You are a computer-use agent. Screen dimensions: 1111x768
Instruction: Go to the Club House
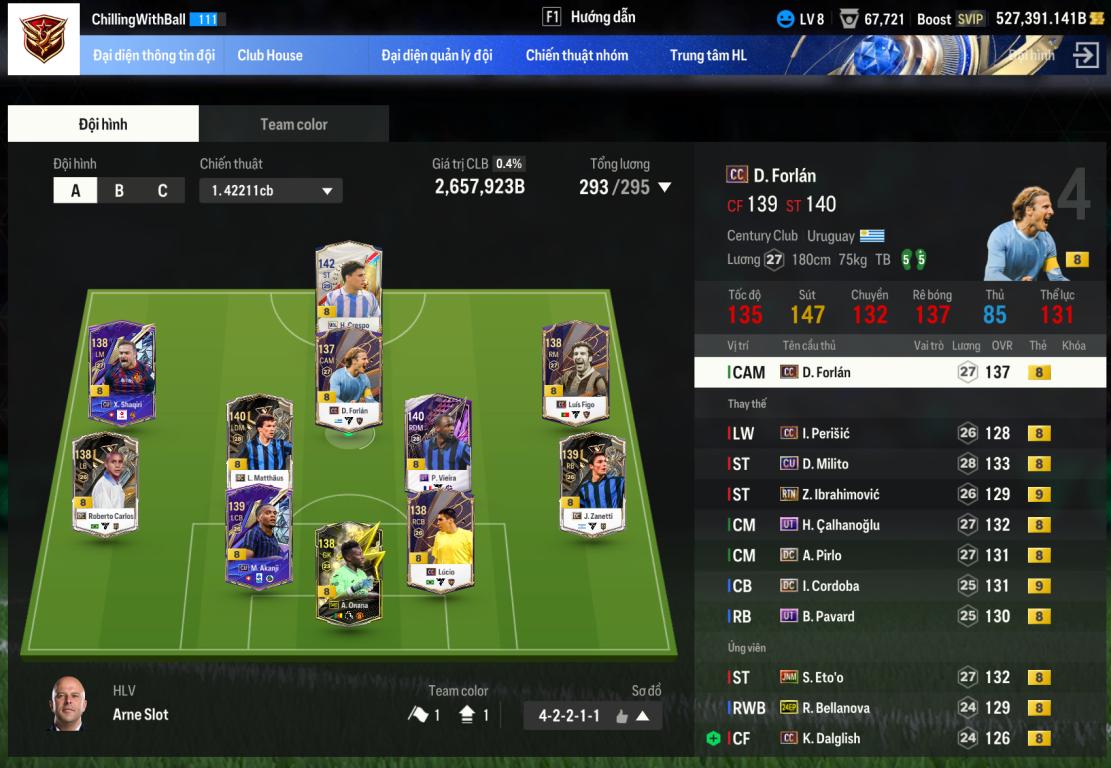(x=270, y=56)
